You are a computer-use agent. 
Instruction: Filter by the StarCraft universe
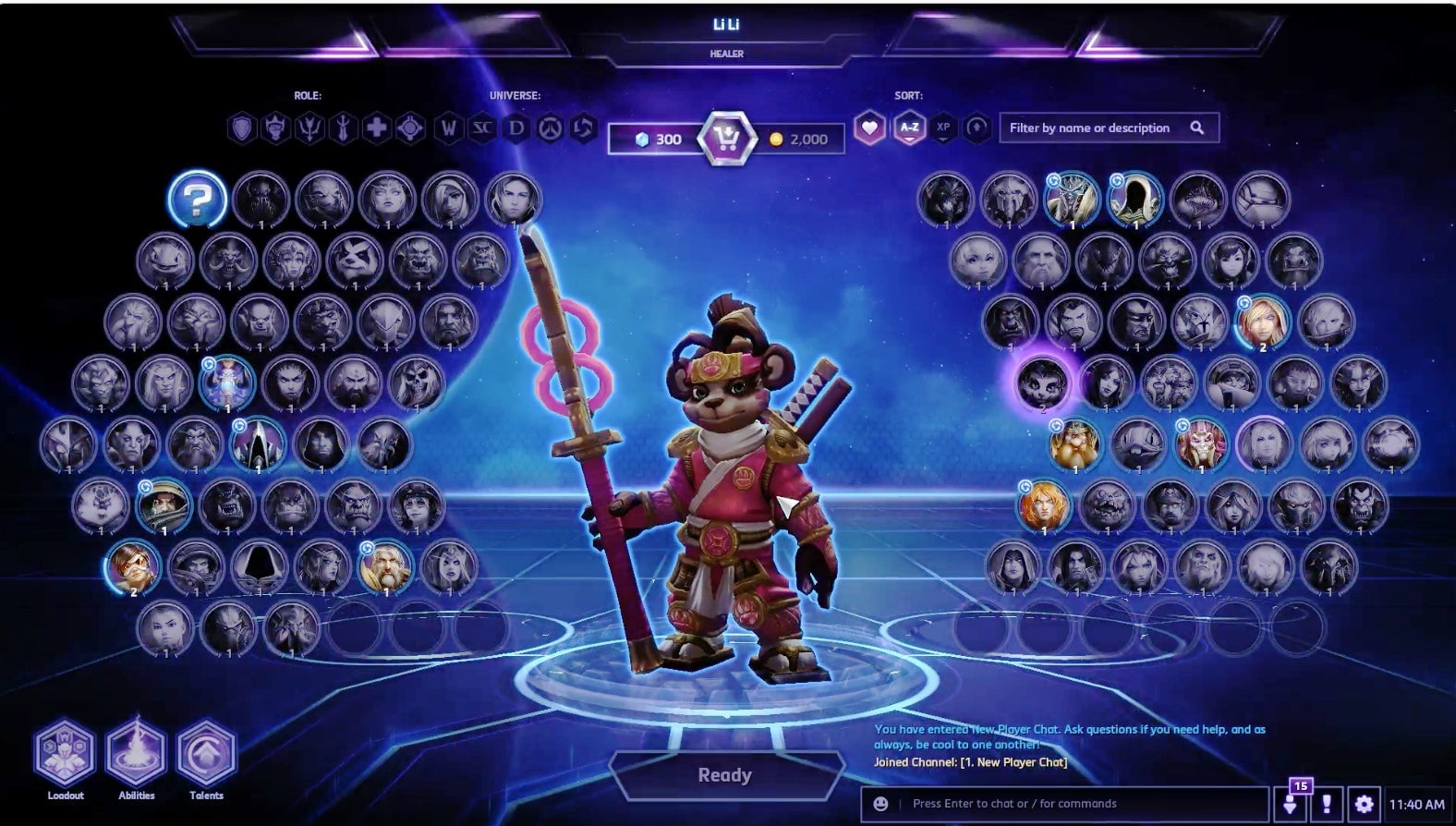tap(482, 128)
